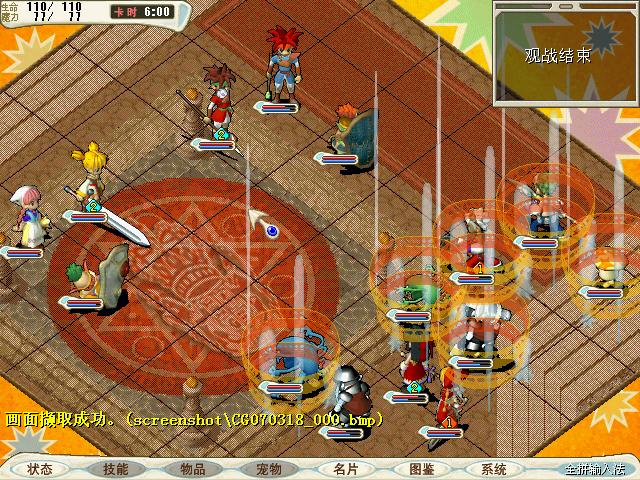The image size is (640, 480).
Task: Open the 宠物 (Pets) menu
Action: tap(269, 468)
